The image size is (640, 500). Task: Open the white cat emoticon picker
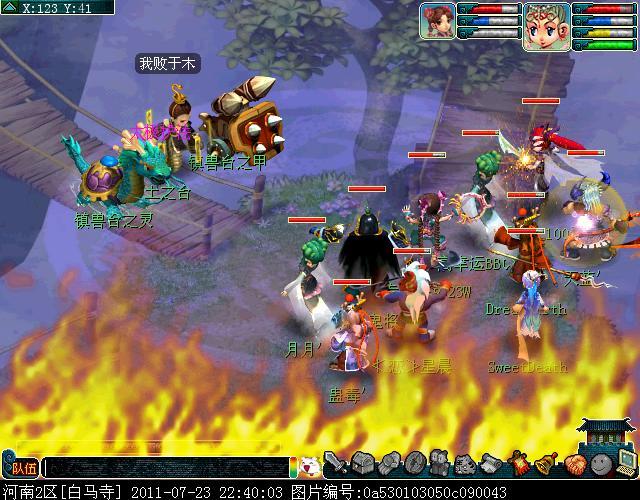[x=309, y=466]
